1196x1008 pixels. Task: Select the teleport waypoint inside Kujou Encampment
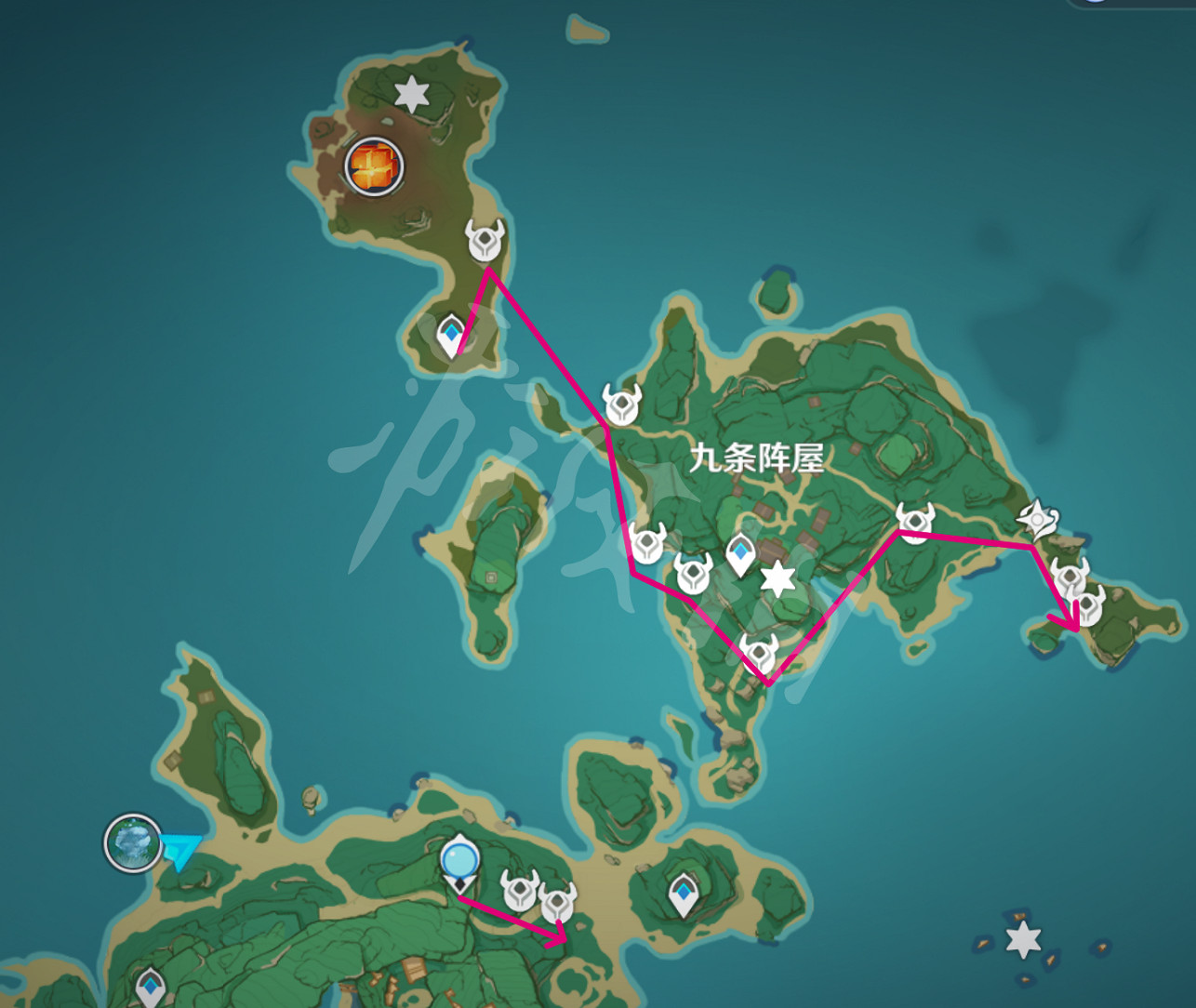(739, 553)
